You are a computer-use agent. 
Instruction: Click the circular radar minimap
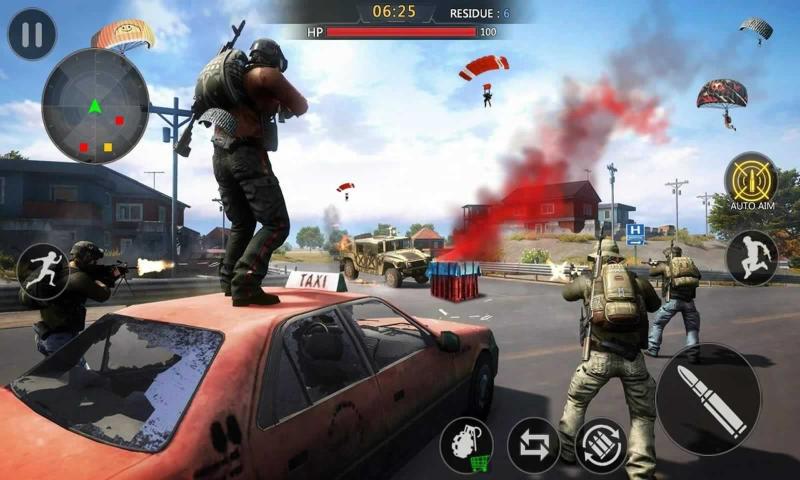[x=95, y=106]
